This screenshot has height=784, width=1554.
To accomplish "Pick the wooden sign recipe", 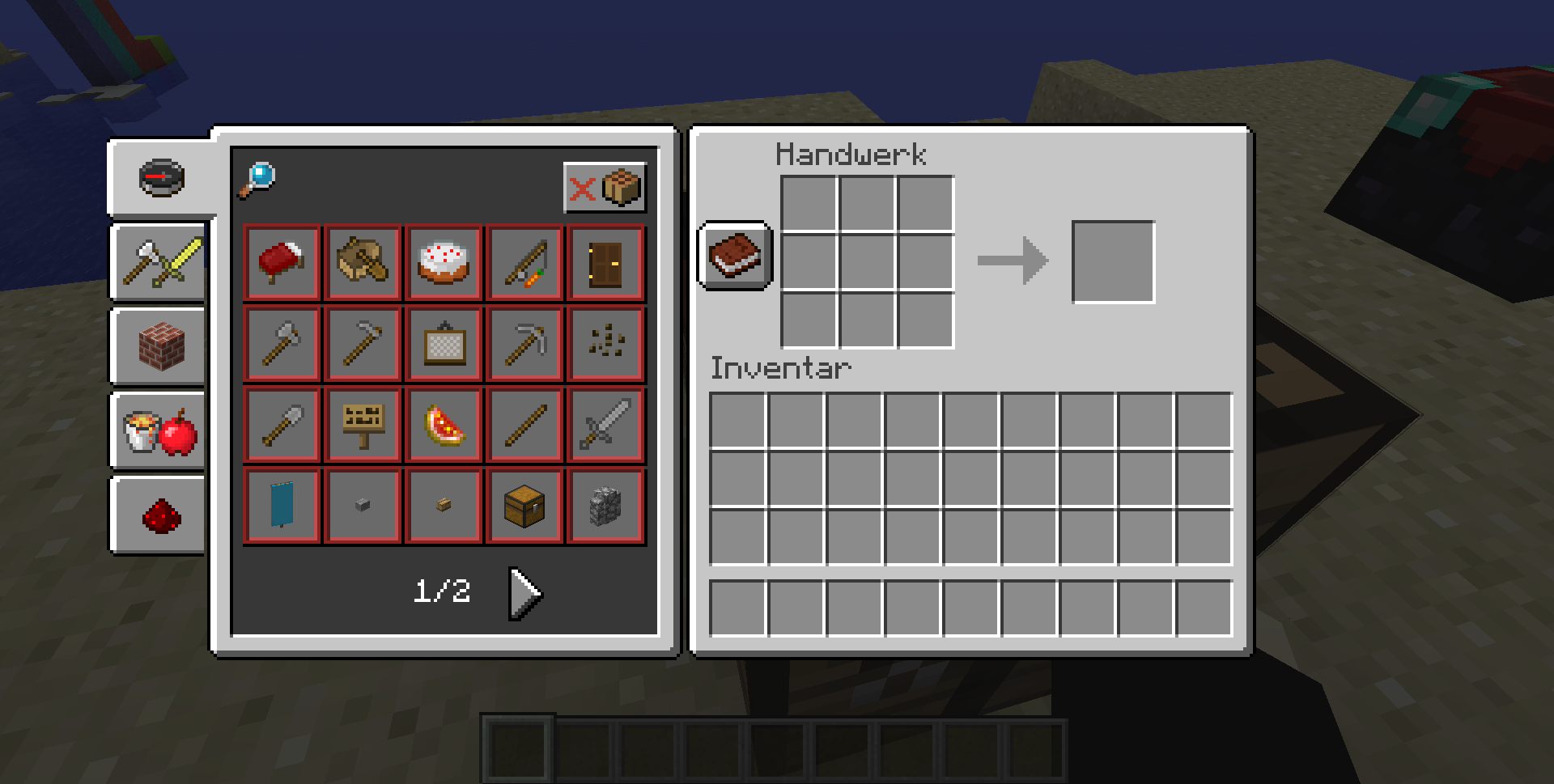I will pyautogui.click(x=363, y=426).
